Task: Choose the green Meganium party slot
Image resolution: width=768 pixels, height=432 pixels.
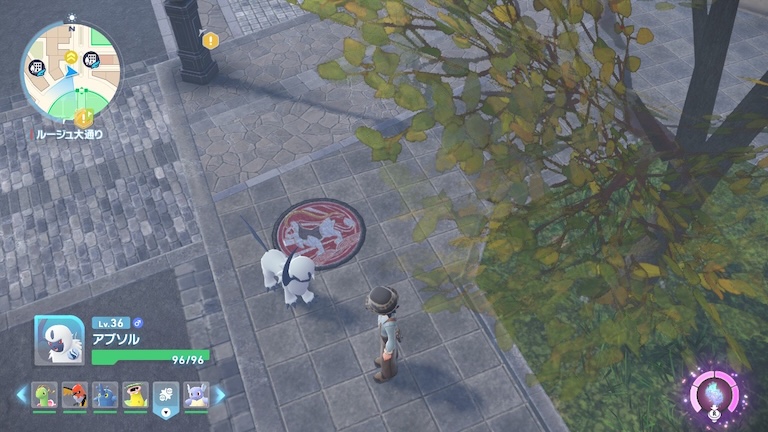Action: tap(44, 395)
